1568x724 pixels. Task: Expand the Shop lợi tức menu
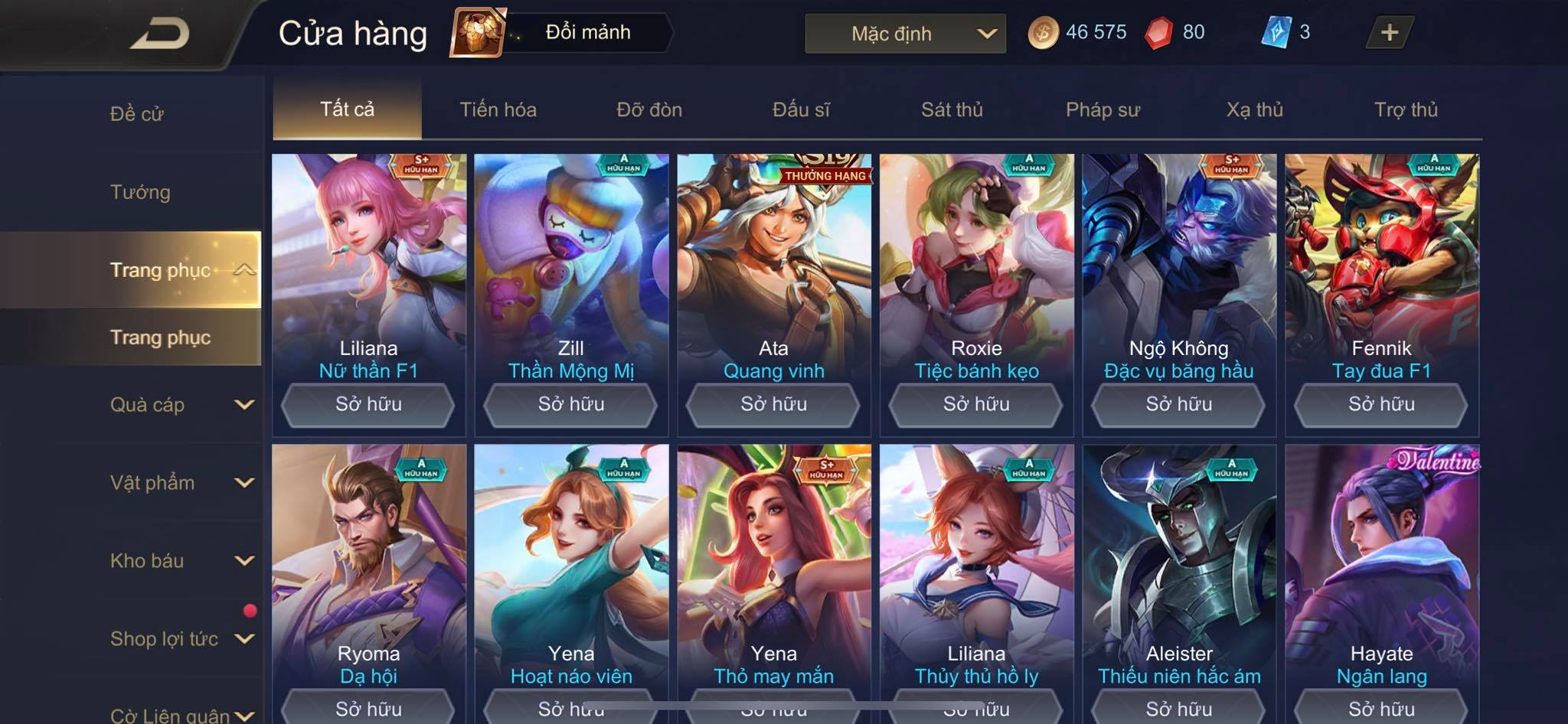[x=181, y=639]
